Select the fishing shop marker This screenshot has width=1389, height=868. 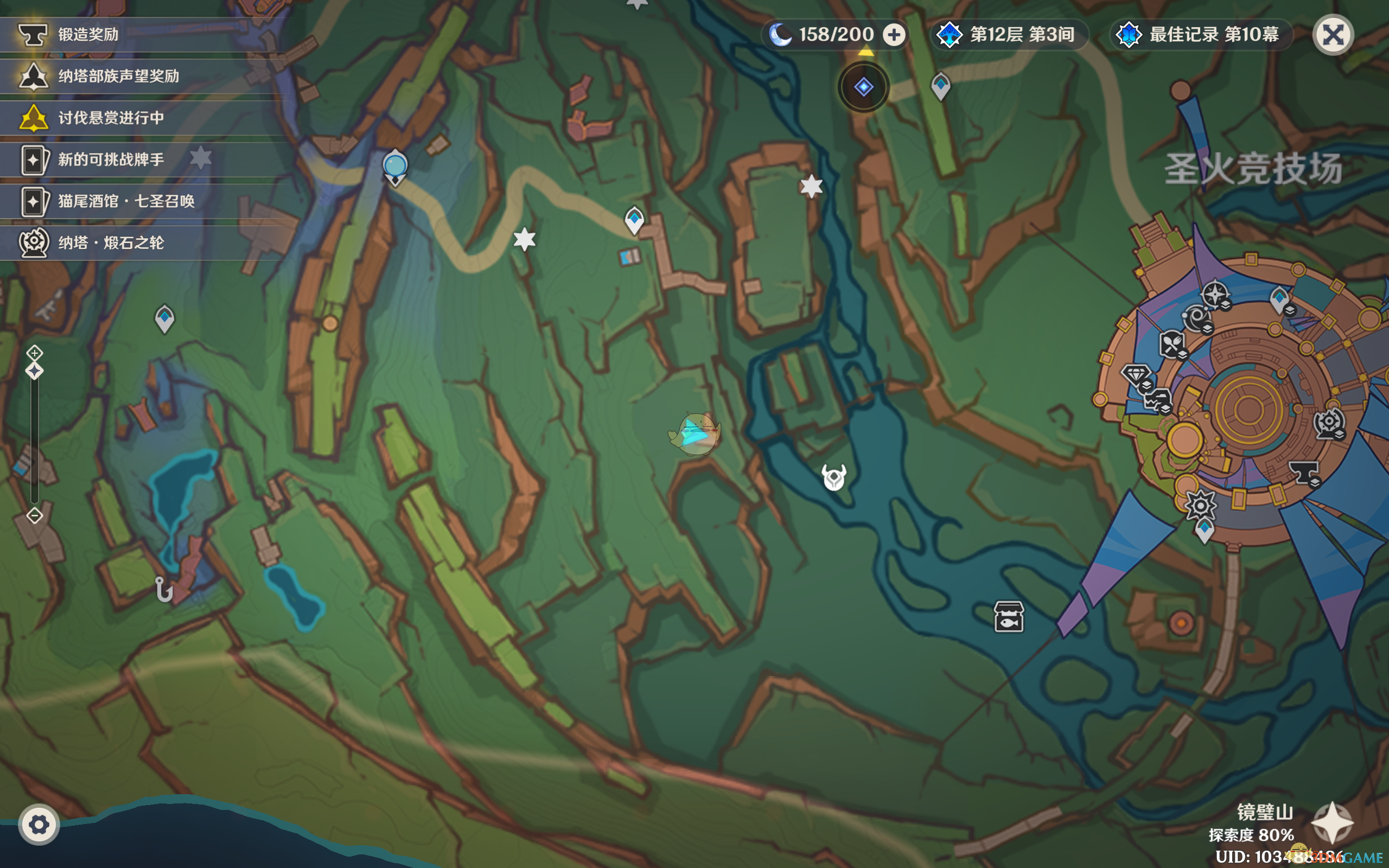1009,617
